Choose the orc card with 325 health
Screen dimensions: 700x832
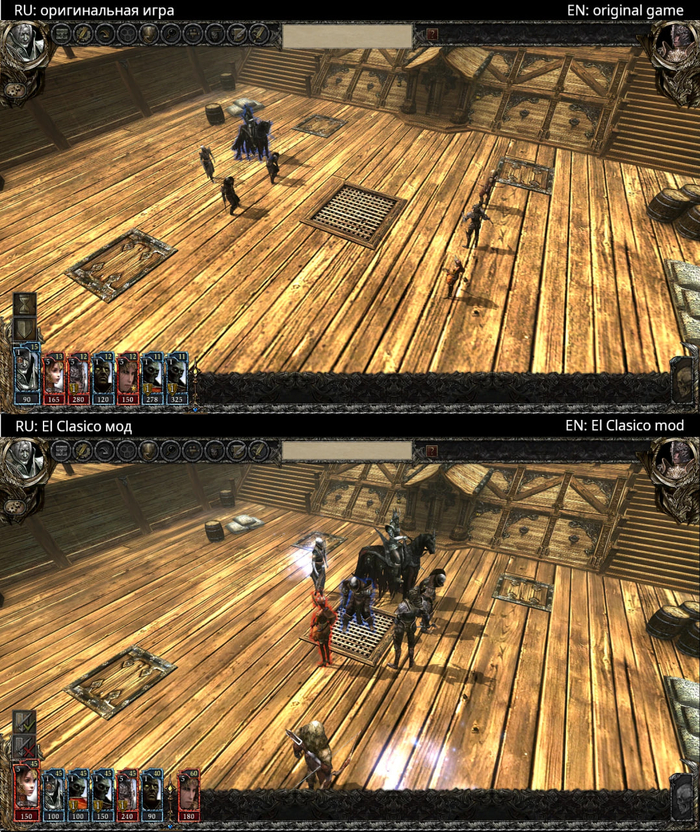177,376
